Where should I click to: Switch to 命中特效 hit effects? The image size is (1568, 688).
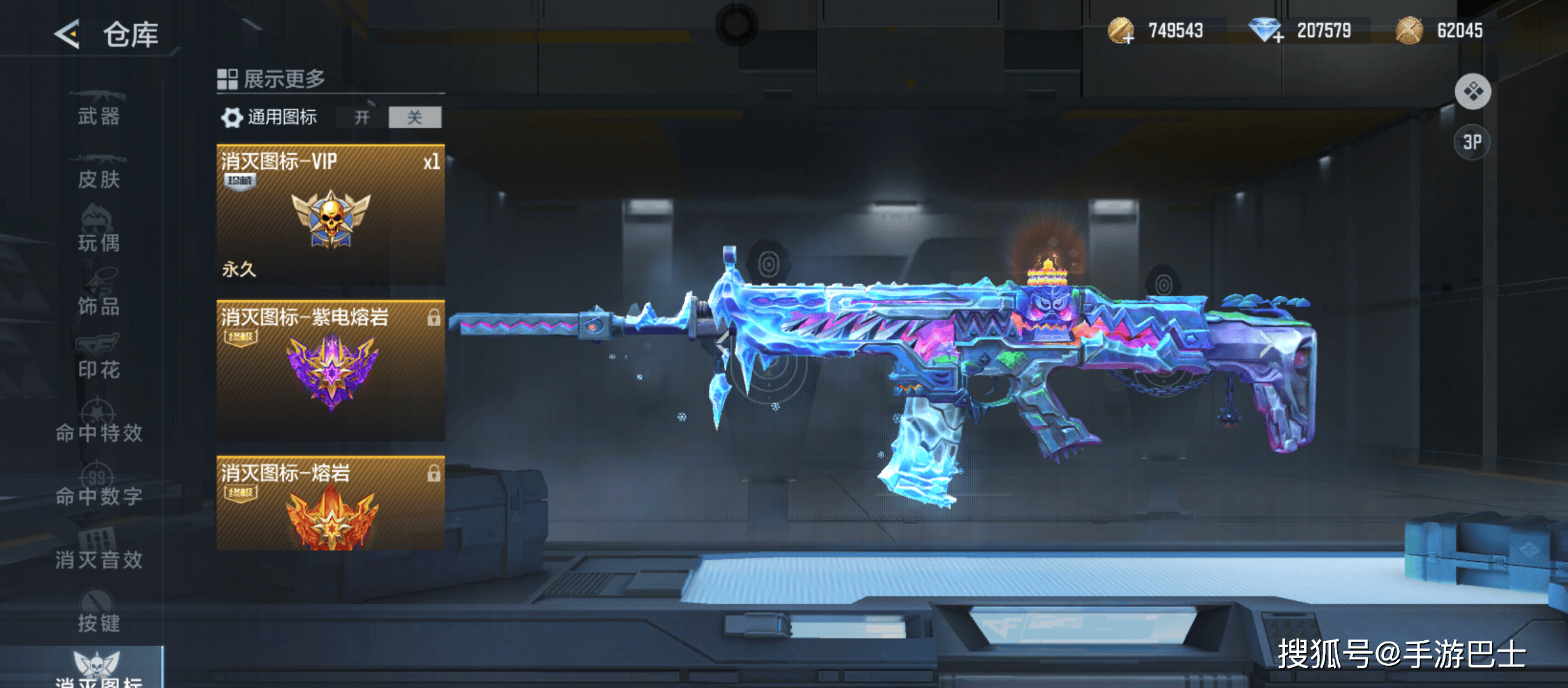tap(99, 427)
